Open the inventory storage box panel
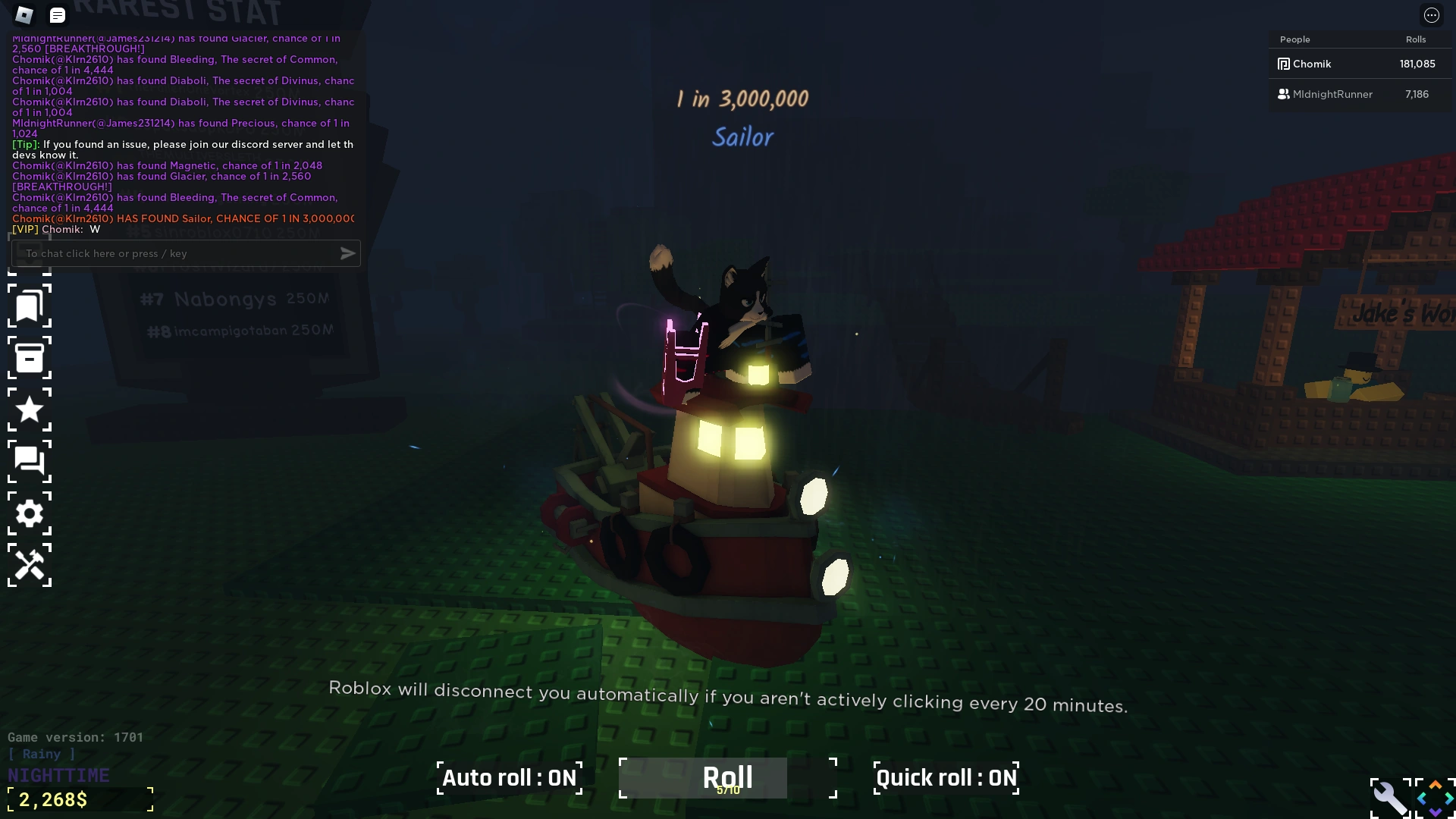This screenshot has height=819, width=1456. pyautogui.click(x=30, y=358)
